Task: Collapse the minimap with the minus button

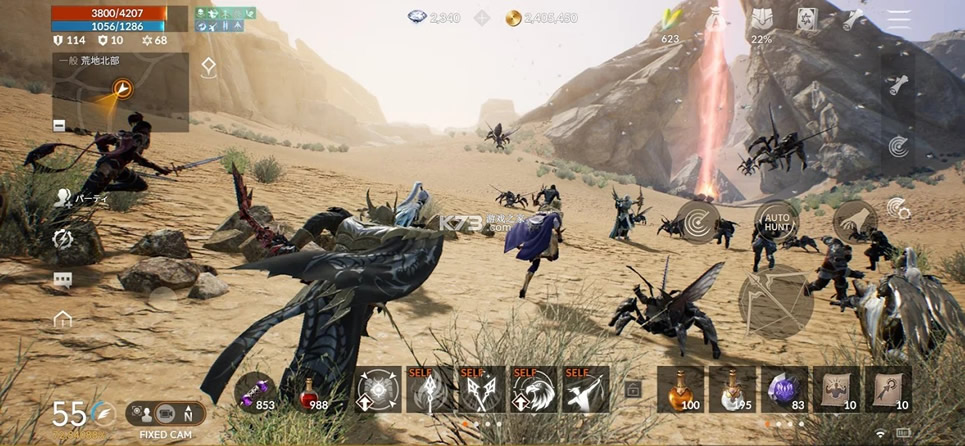Action: 59,125
